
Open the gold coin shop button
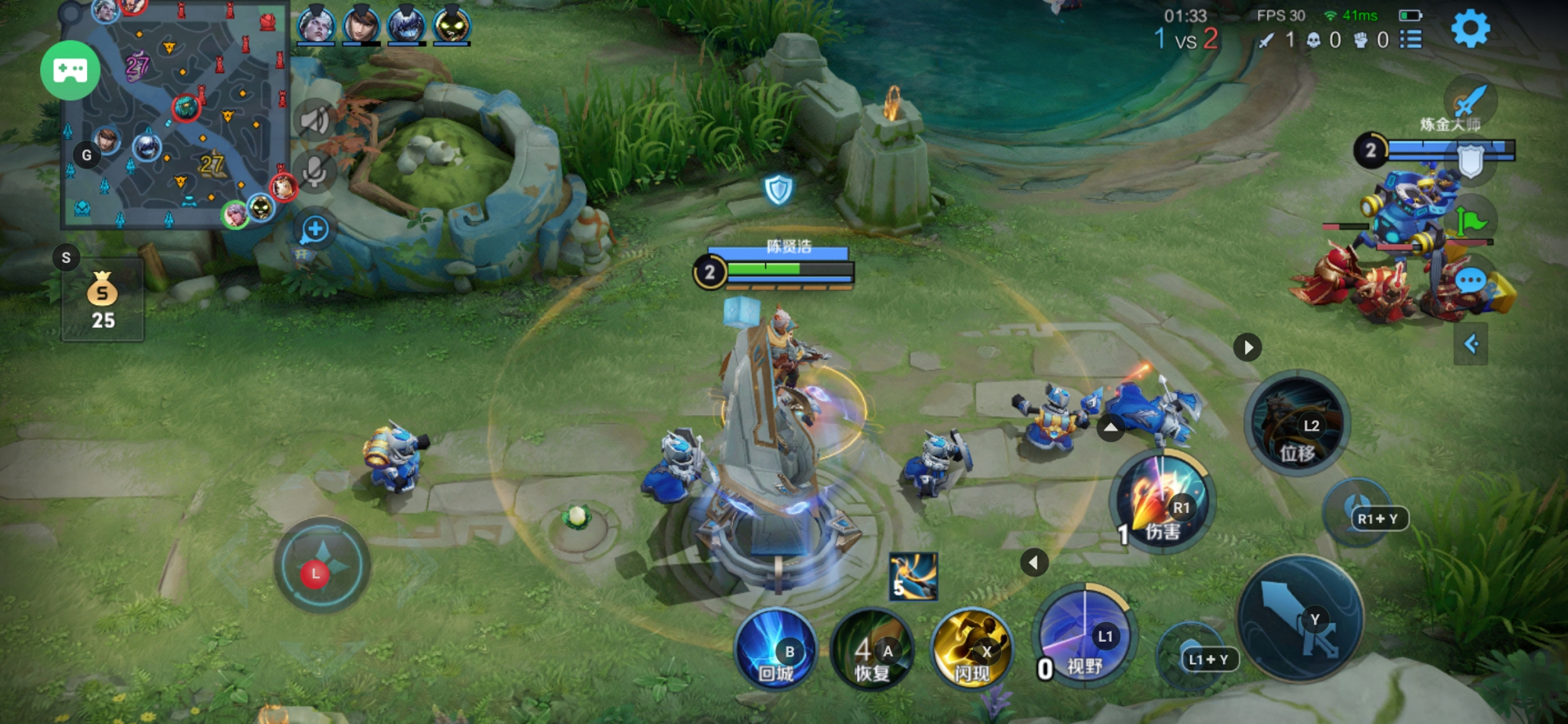[x=103, y=300]
